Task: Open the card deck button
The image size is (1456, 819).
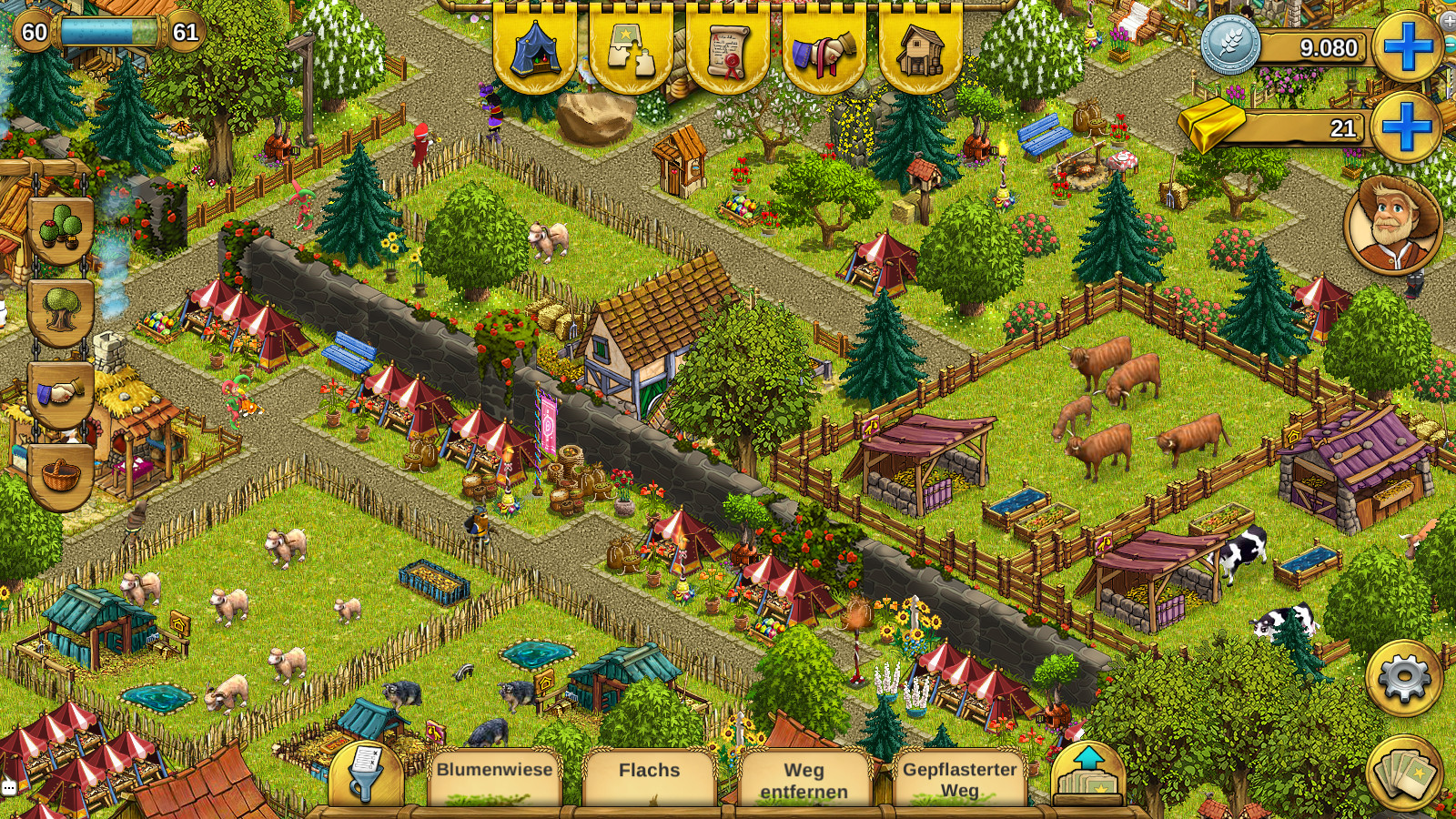Action: [x=1403, y=773]
